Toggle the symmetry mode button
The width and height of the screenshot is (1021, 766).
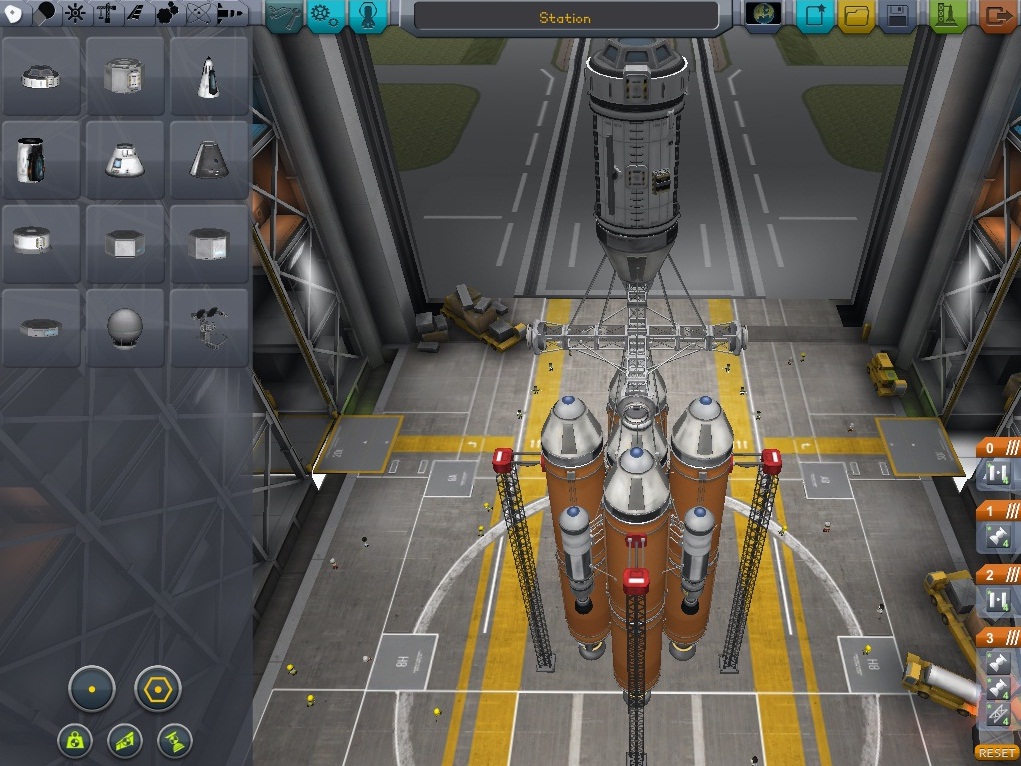(91, 689)
